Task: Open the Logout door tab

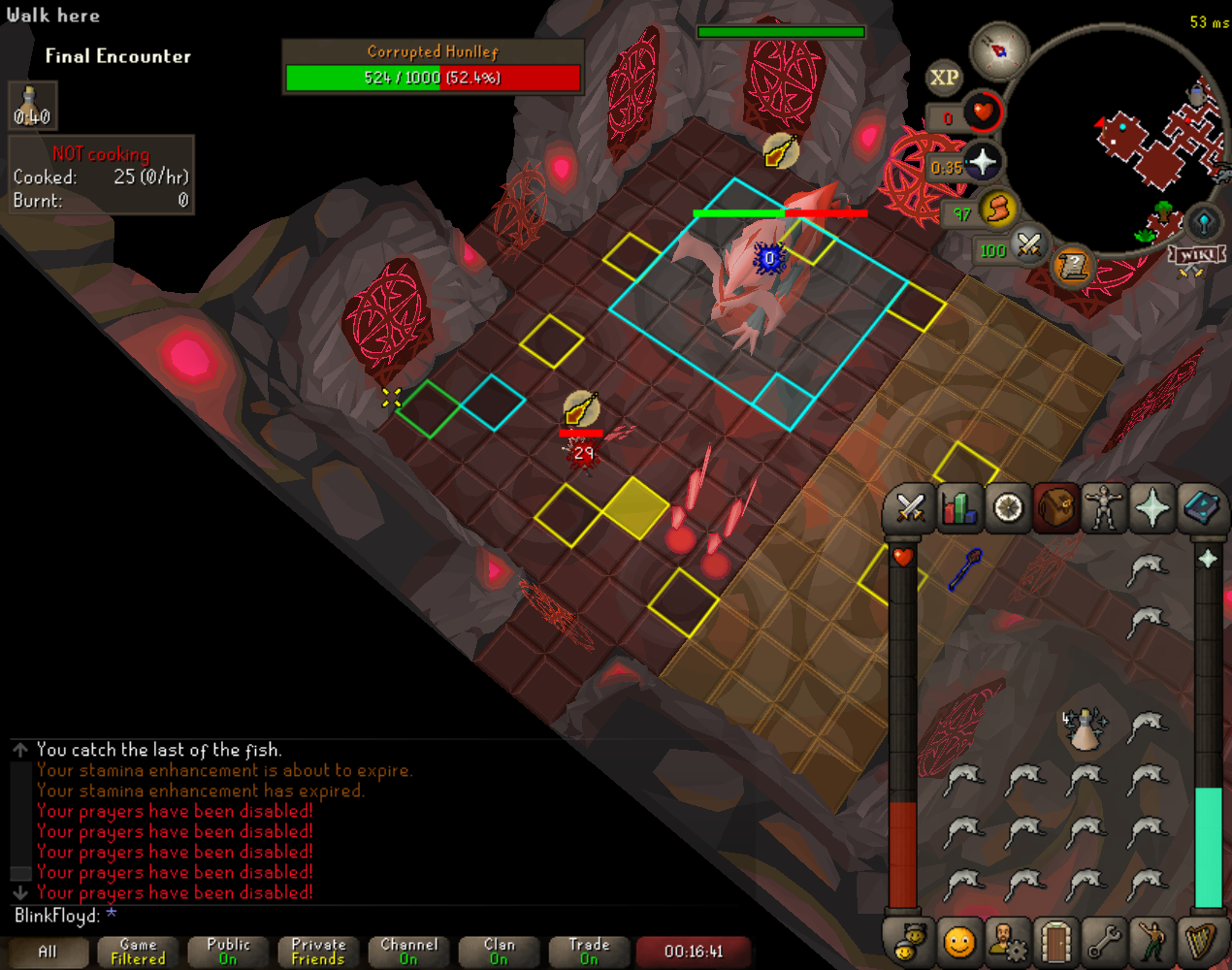Action: pyautogui.click(x=1054, y=941)
